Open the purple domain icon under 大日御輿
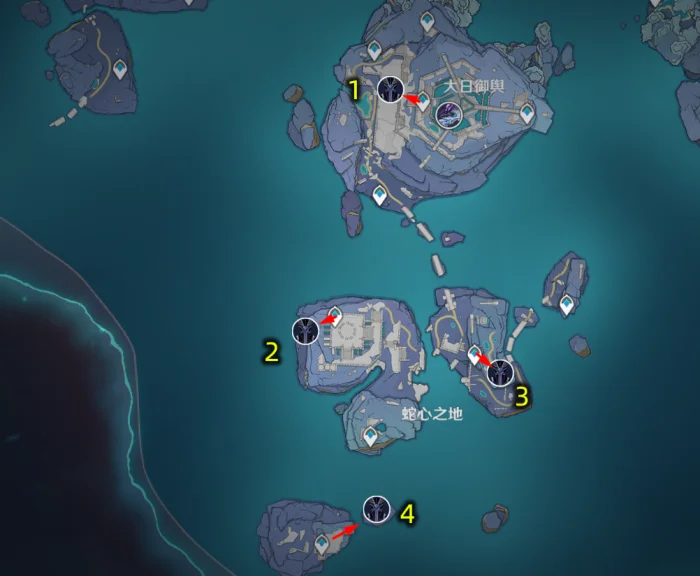The height and width of the screenshot is (576, 700). (x=449, y=115)
